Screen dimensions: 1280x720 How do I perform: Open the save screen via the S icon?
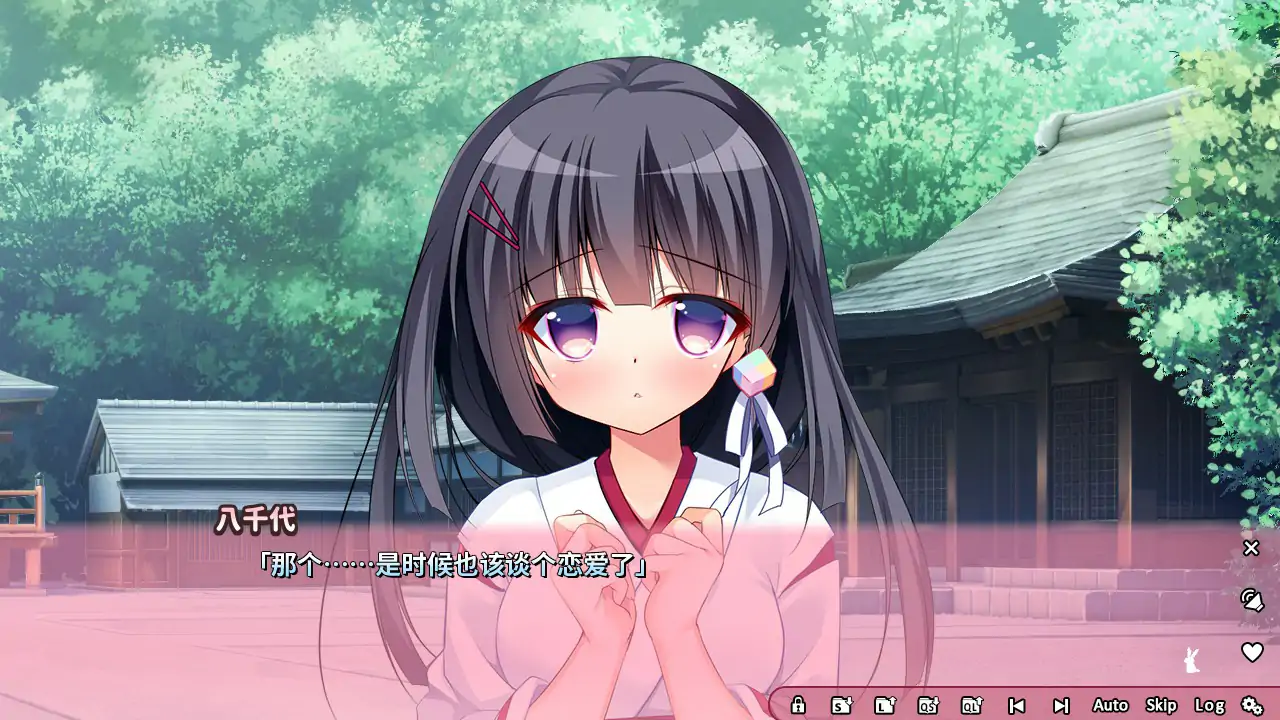pyautogui.click(x=843, y=705)
